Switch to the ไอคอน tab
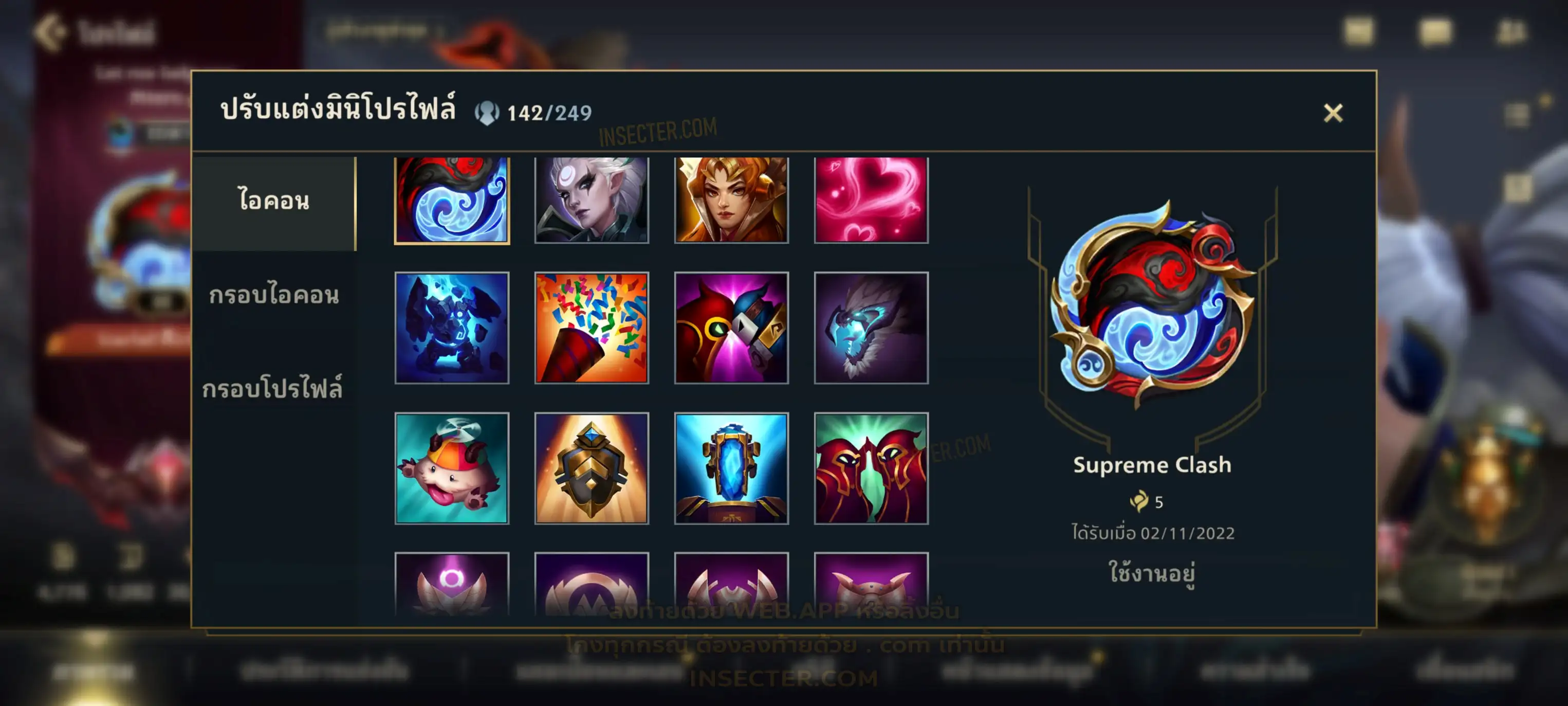This screenshot has width=1568, height=706. [x=273, y=202]
